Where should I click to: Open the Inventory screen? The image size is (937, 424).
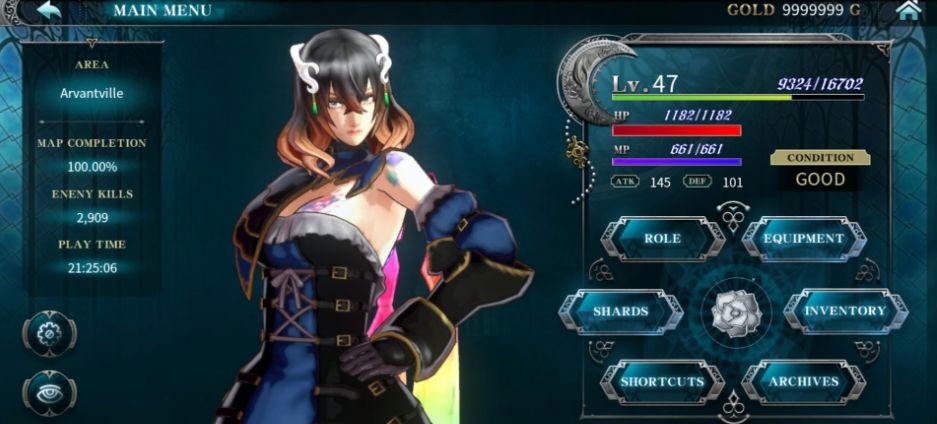[x=845, y=311]
